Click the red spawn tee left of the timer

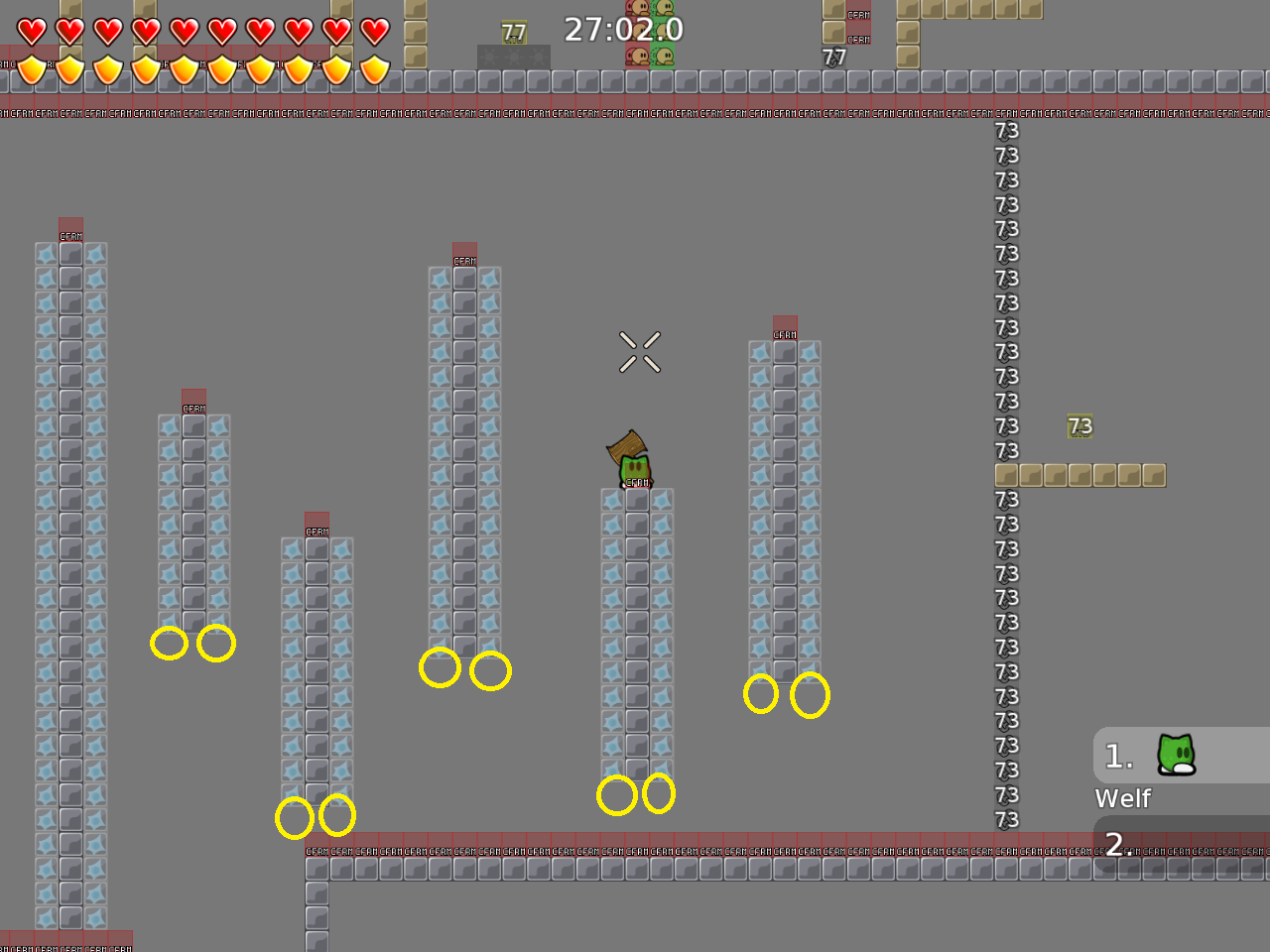pos(638,57)
